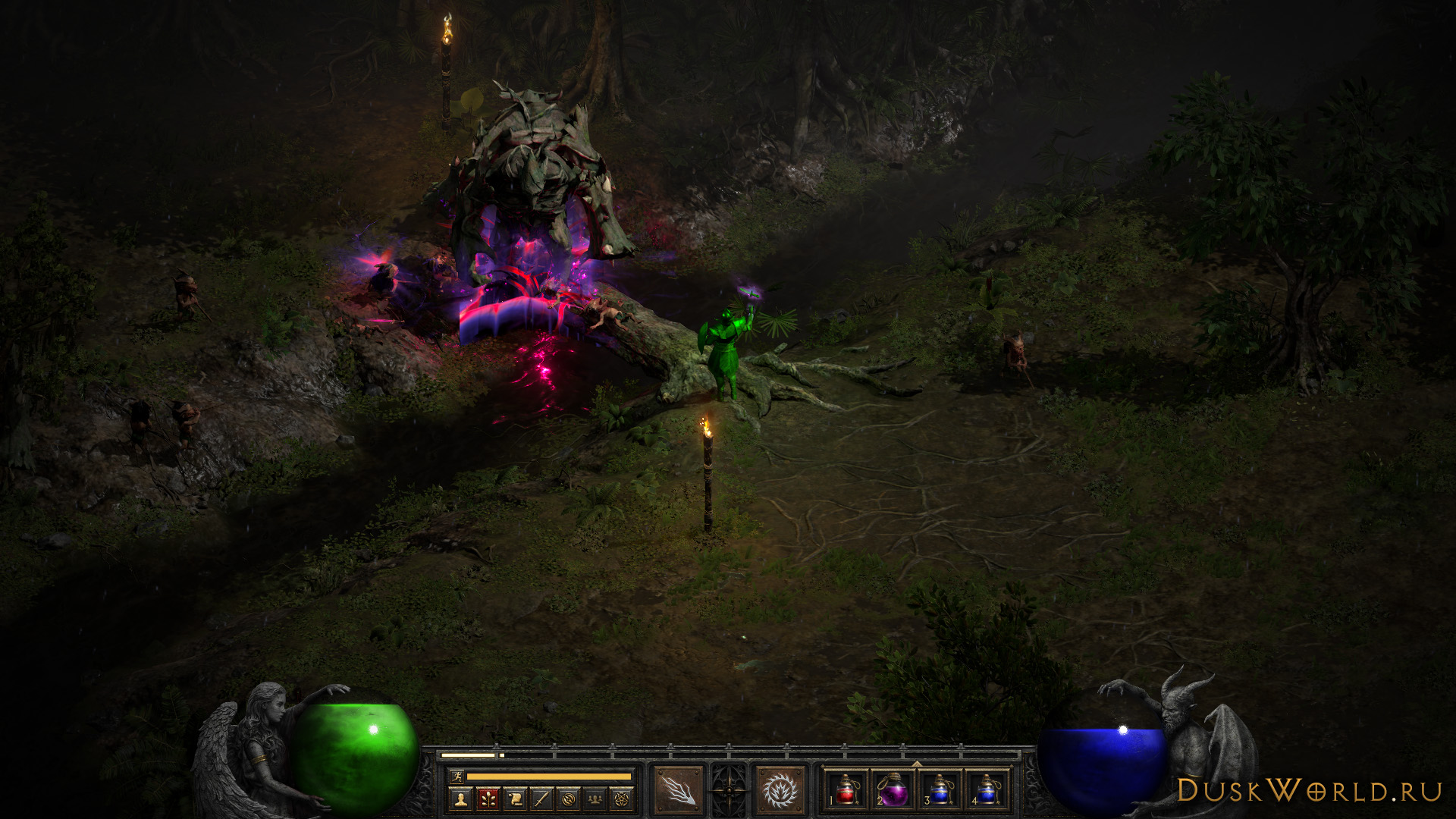The height and width of the screenshot is (819, 1456).
Task: Toggle the run/walk button
Action: (457, 776)
